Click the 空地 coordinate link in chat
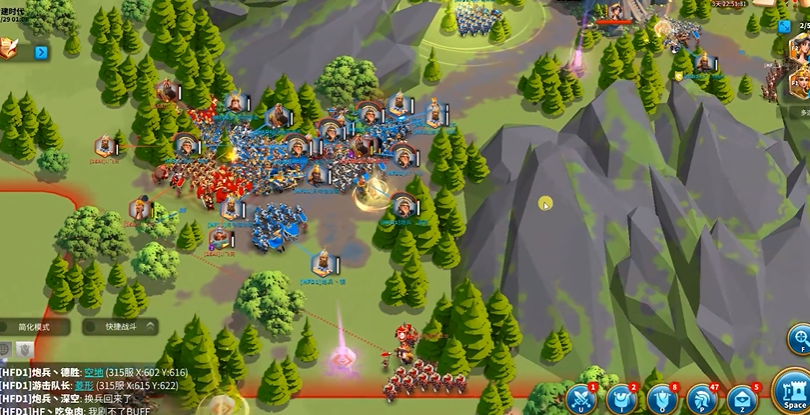Screen dimensions: 810x415 click(93, 372)
